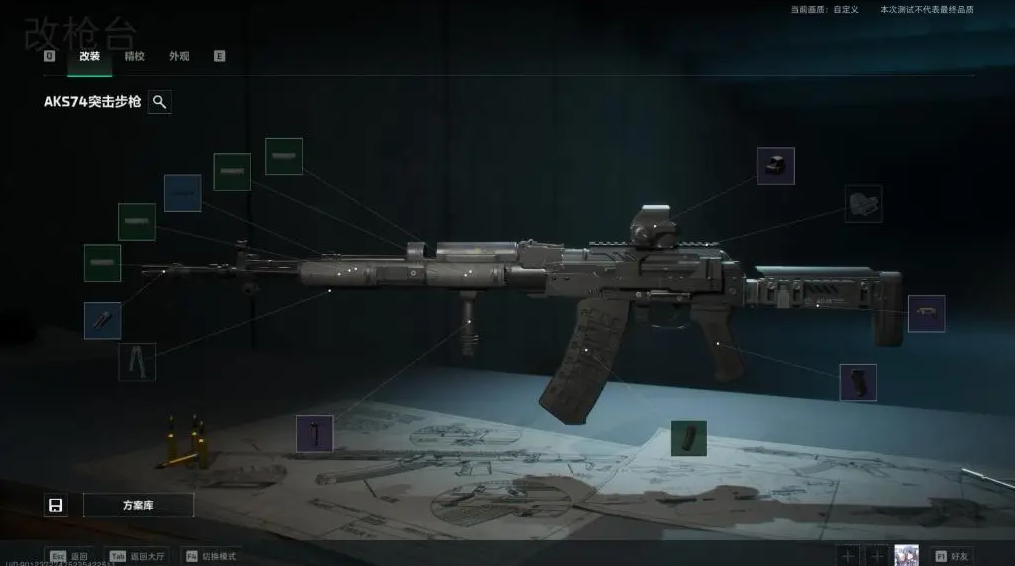Select the pistol grip attachment slot

858,382
